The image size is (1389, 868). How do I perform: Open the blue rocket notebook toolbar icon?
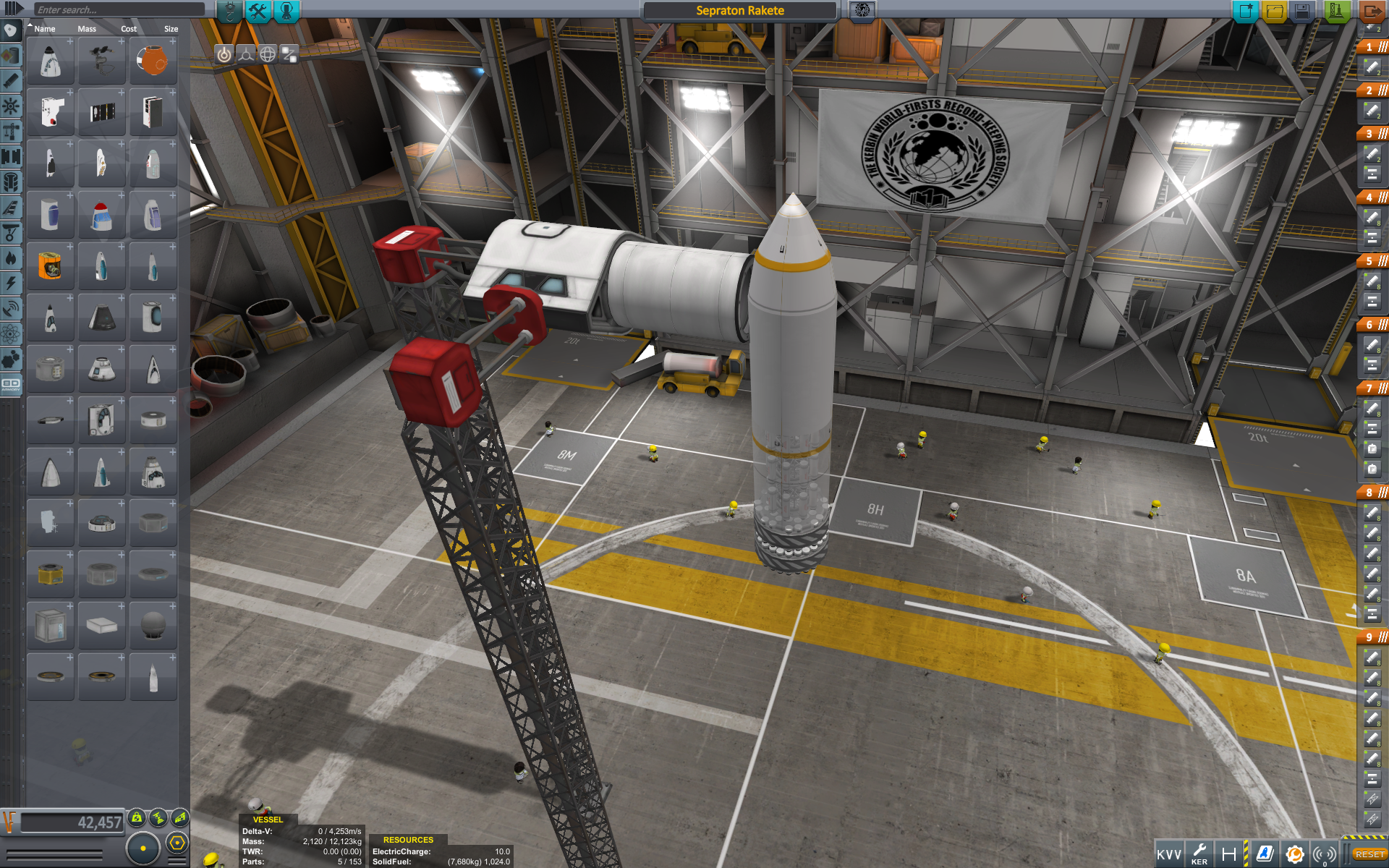click(x=1265, y=854)
